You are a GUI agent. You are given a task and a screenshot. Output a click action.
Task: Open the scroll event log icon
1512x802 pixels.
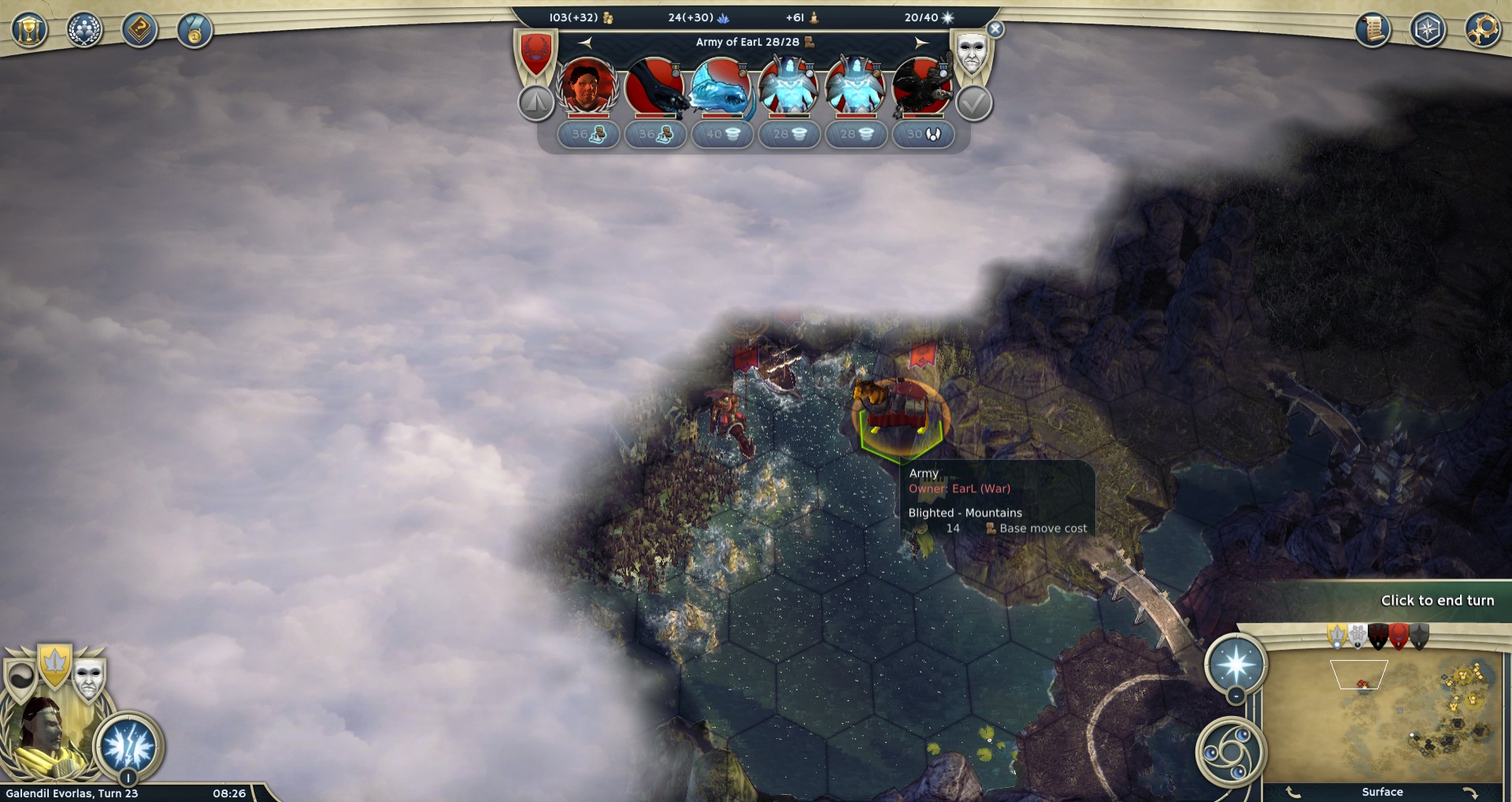(x=1373, y=30)
